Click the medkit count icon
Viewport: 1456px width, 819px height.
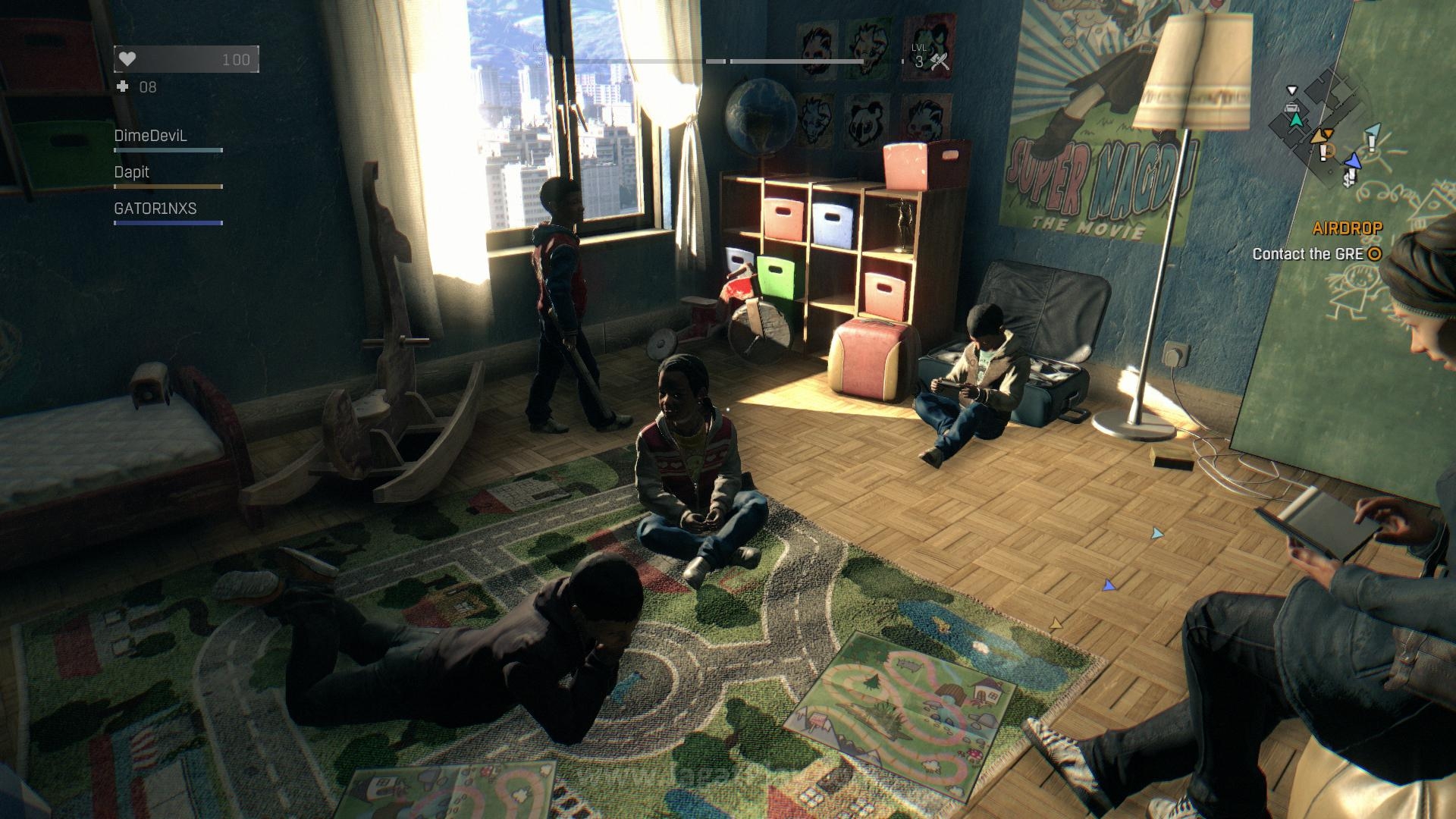[123, 87]
